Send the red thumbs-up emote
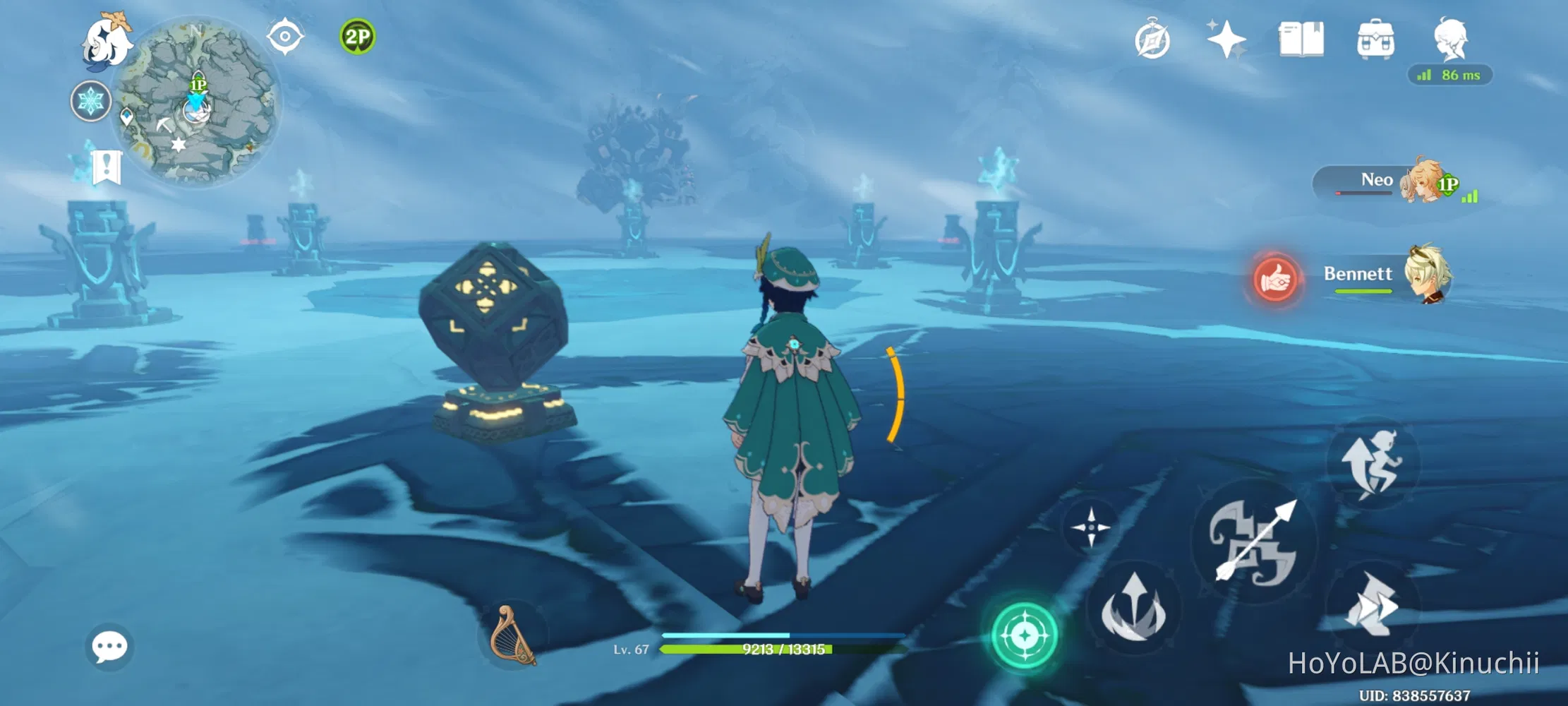Screen dimensions: 1568x706 coord(1275,280)
